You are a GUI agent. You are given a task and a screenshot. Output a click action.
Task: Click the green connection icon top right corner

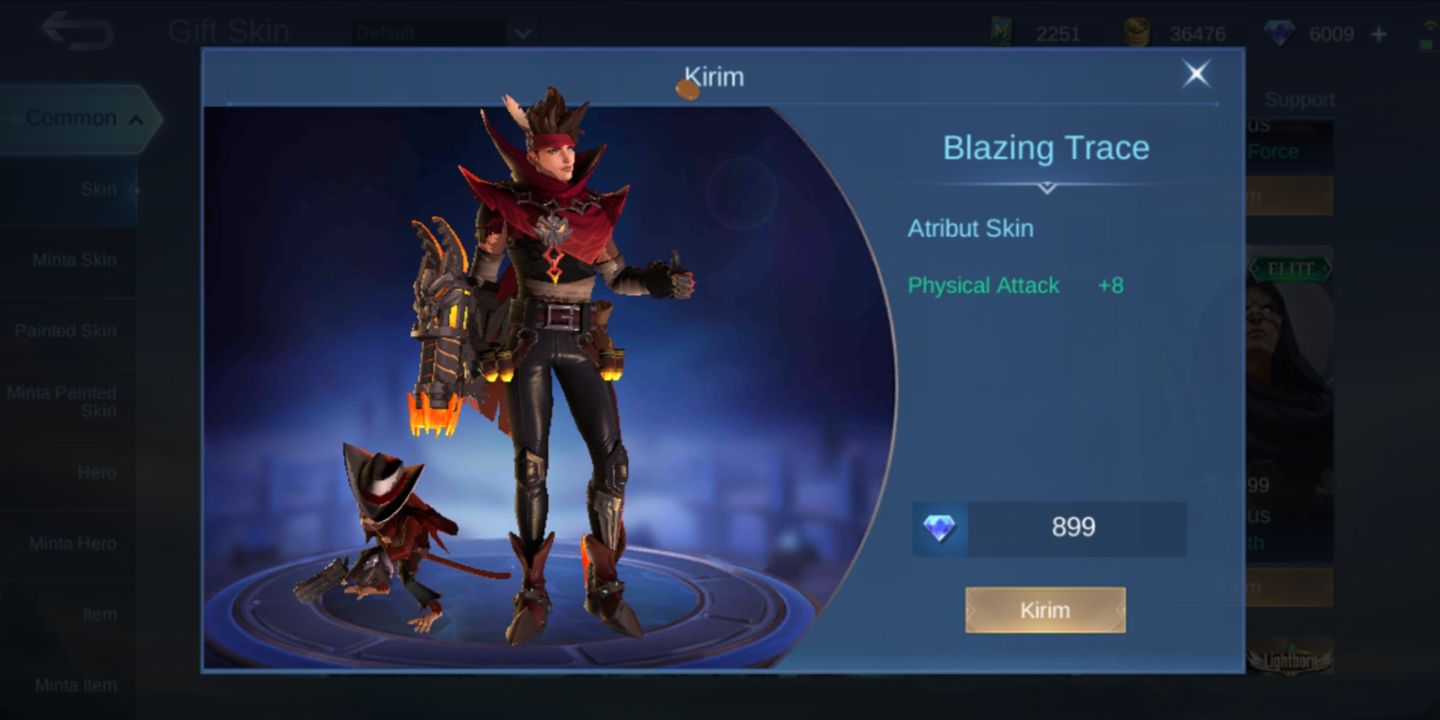[1427, 33]
